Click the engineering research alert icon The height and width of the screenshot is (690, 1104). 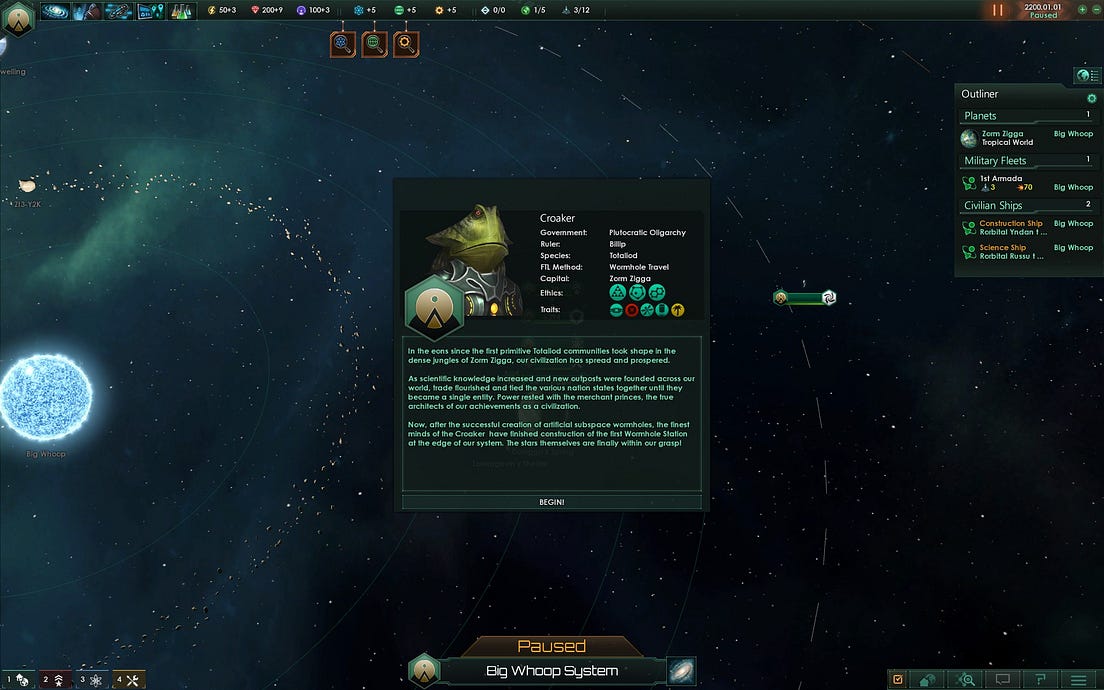point(405,44)
